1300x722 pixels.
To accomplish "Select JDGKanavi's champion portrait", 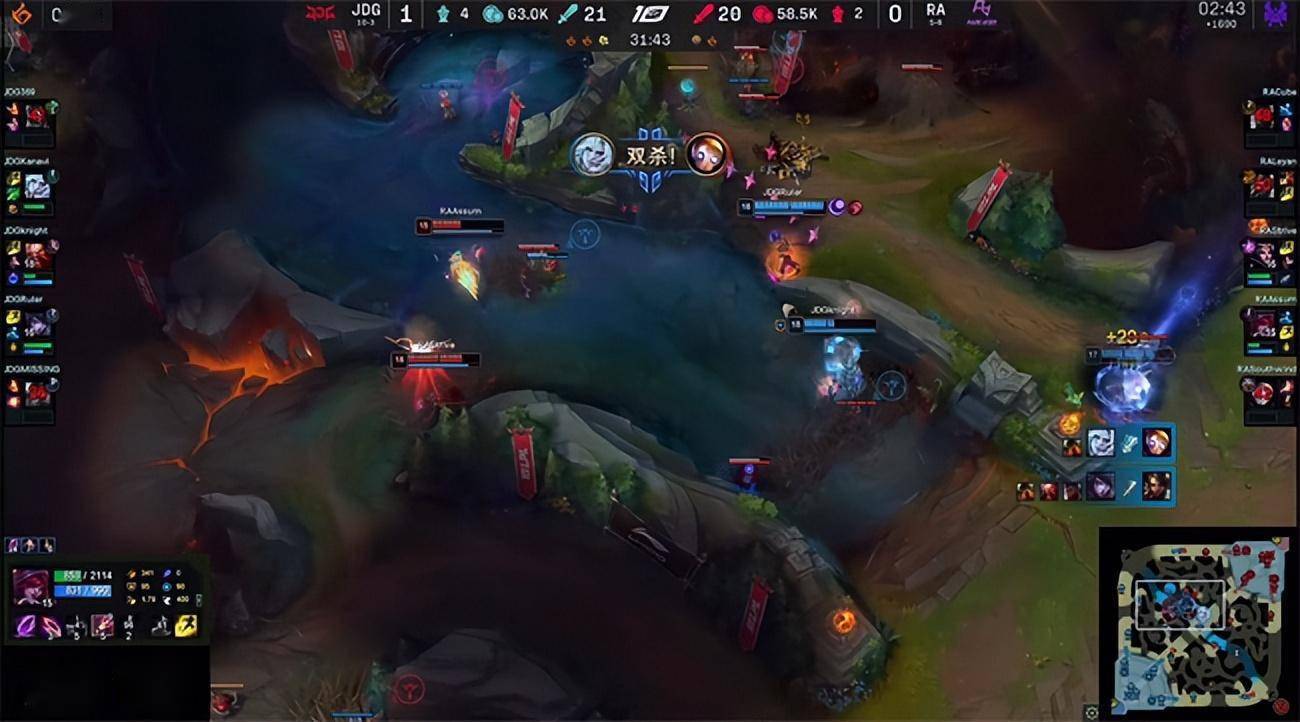I will pos(37,186).
